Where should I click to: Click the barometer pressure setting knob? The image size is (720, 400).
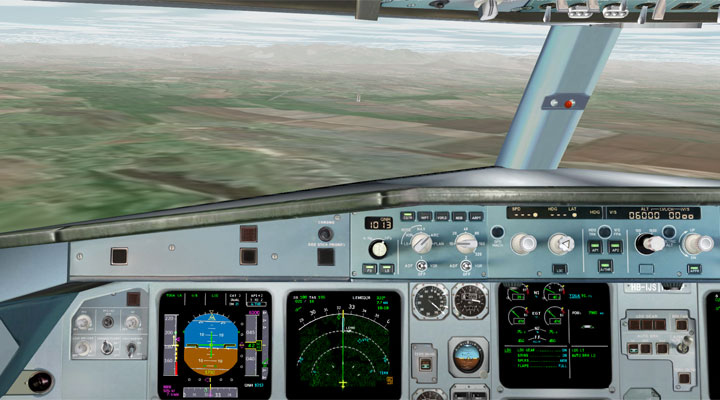(378, 248)
